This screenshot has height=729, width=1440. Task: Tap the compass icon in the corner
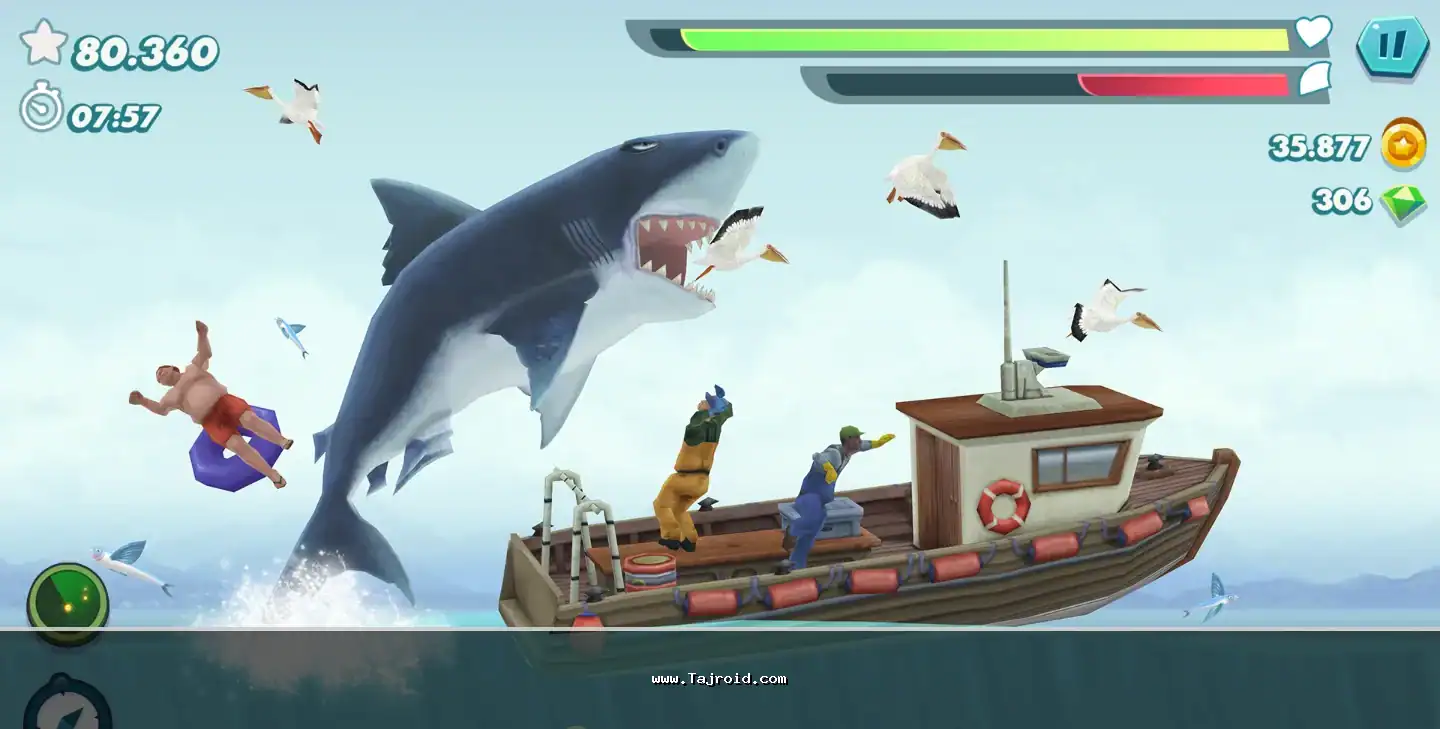point(67,706)
